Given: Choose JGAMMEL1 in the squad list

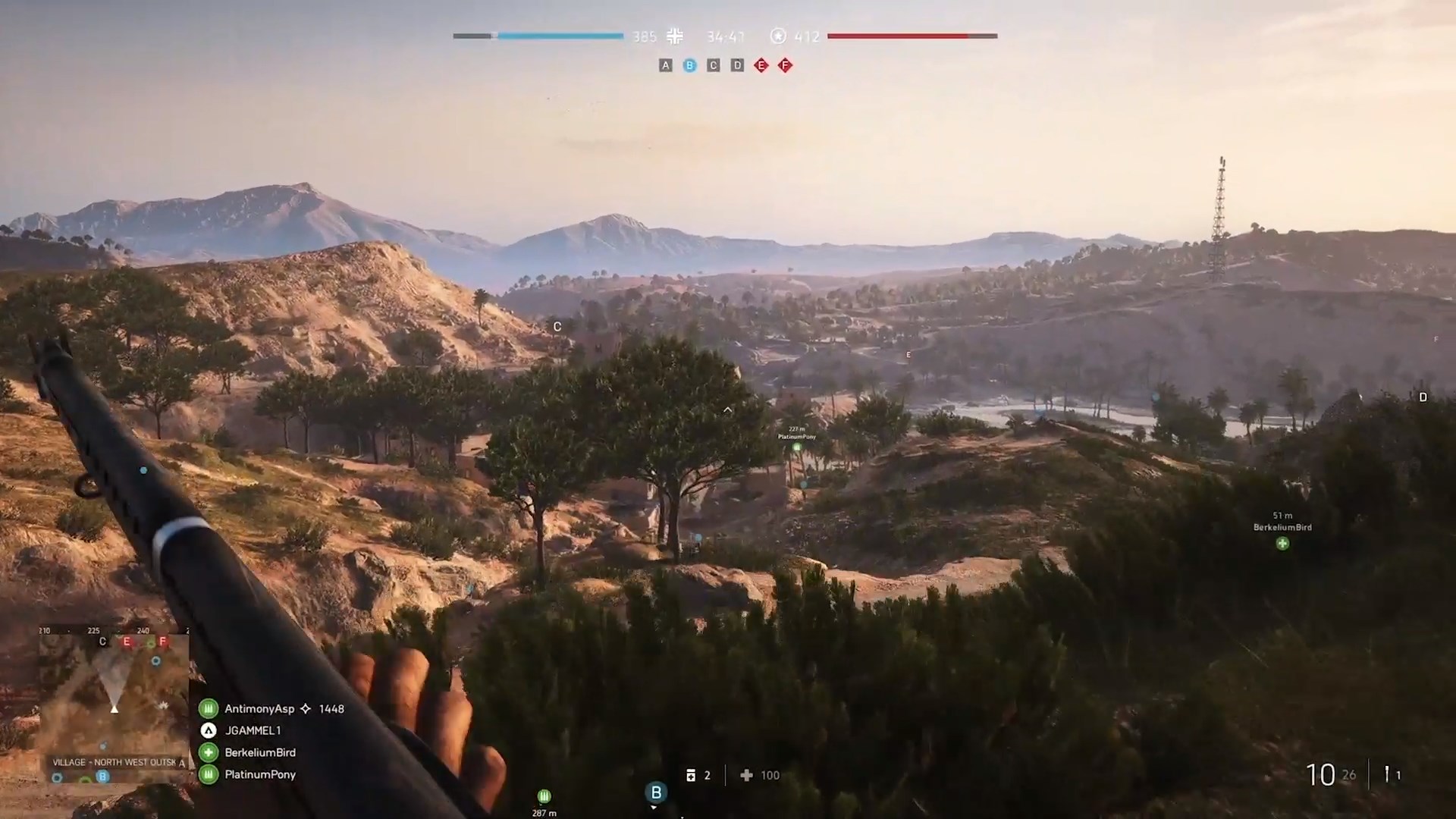Looking at the screenshot, I should coord(253,731).
